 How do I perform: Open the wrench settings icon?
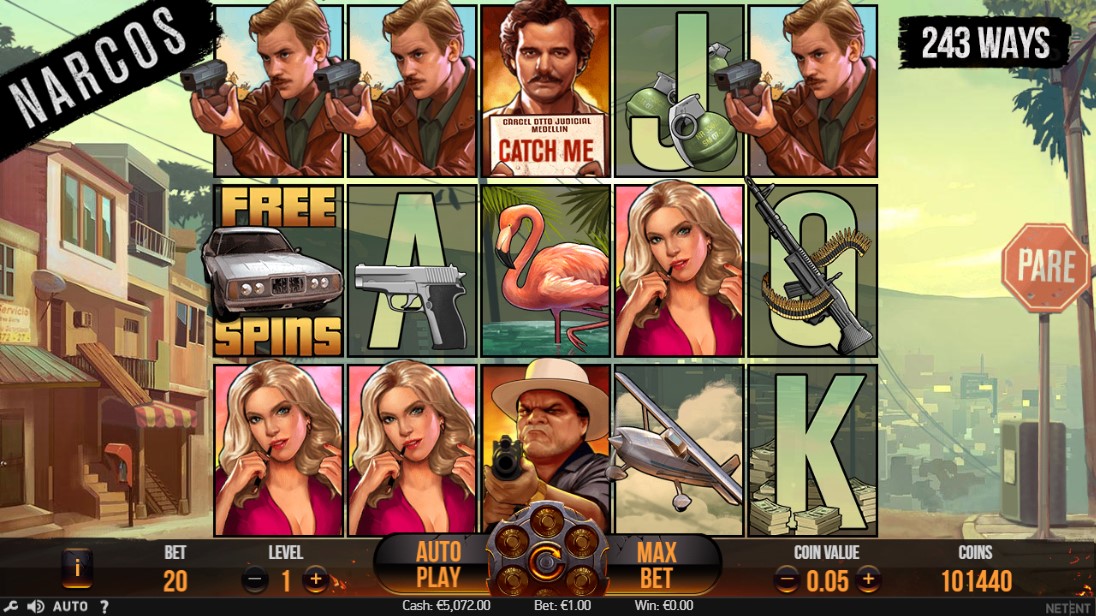coord(12,606)
